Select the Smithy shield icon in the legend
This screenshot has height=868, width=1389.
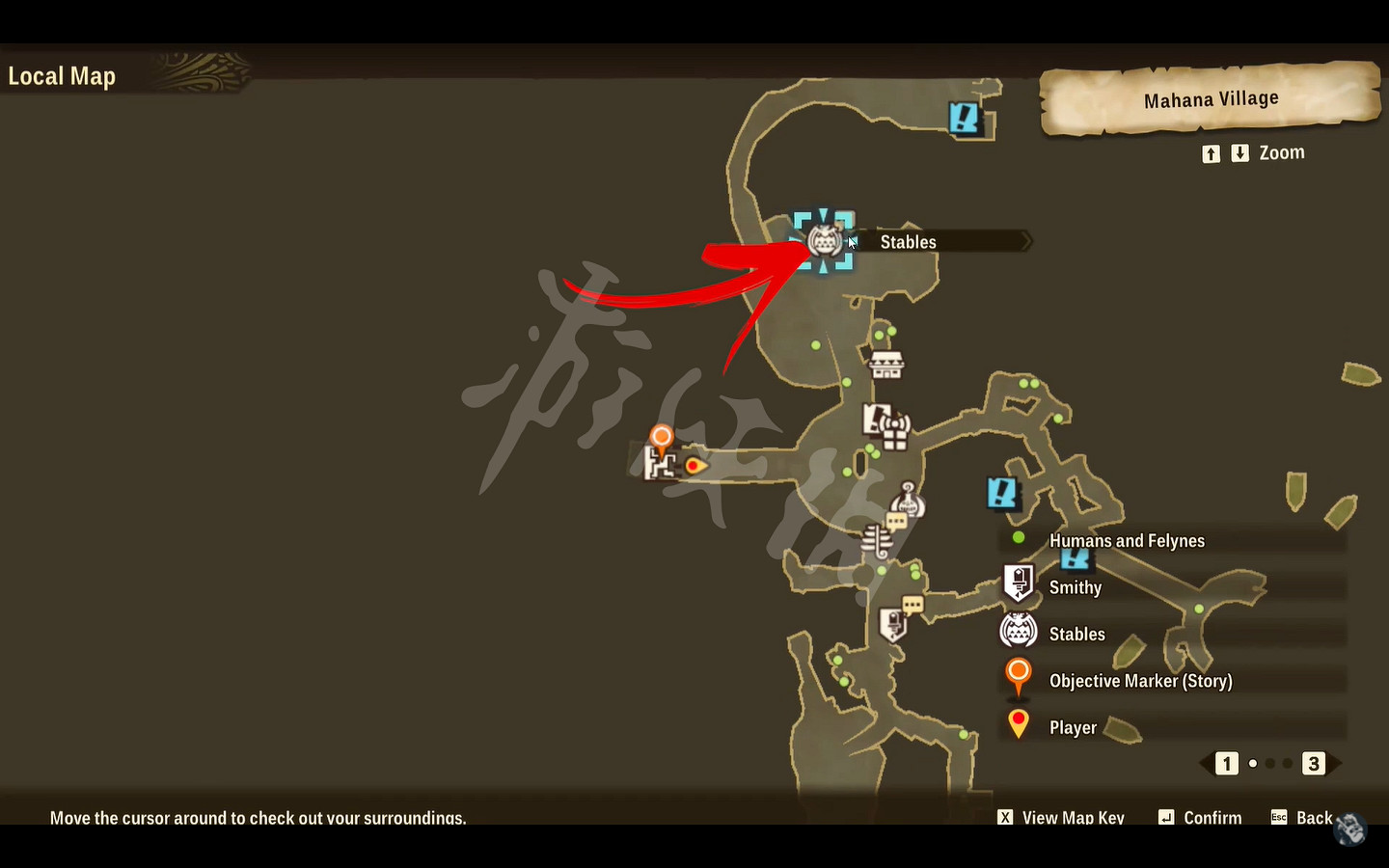1020,581
